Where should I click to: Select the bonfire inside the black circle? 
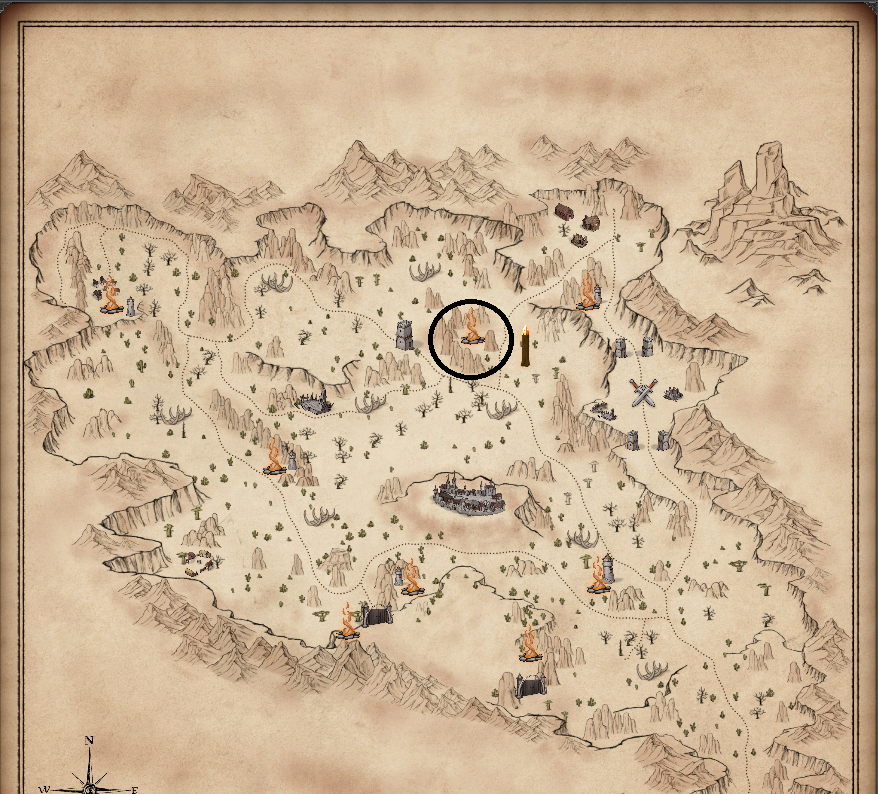click(x=471, y=332)
